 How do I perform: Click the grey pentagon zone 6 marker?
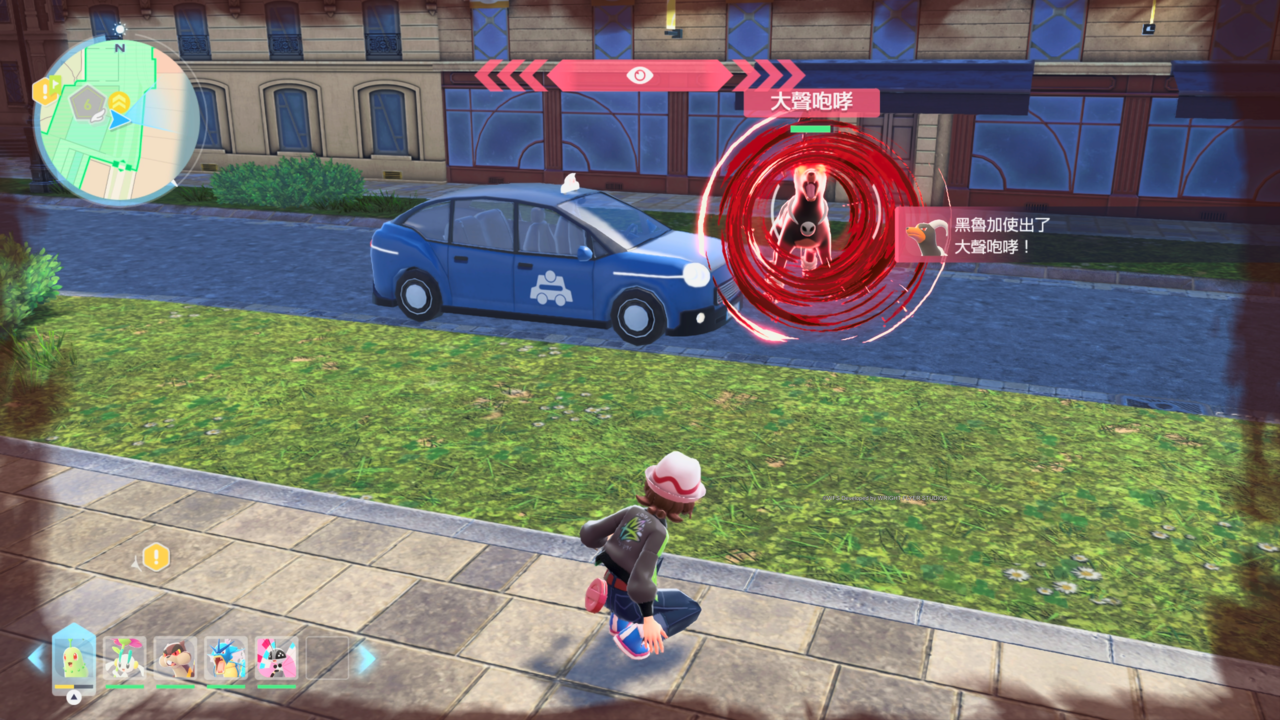(x=88, y=99)
